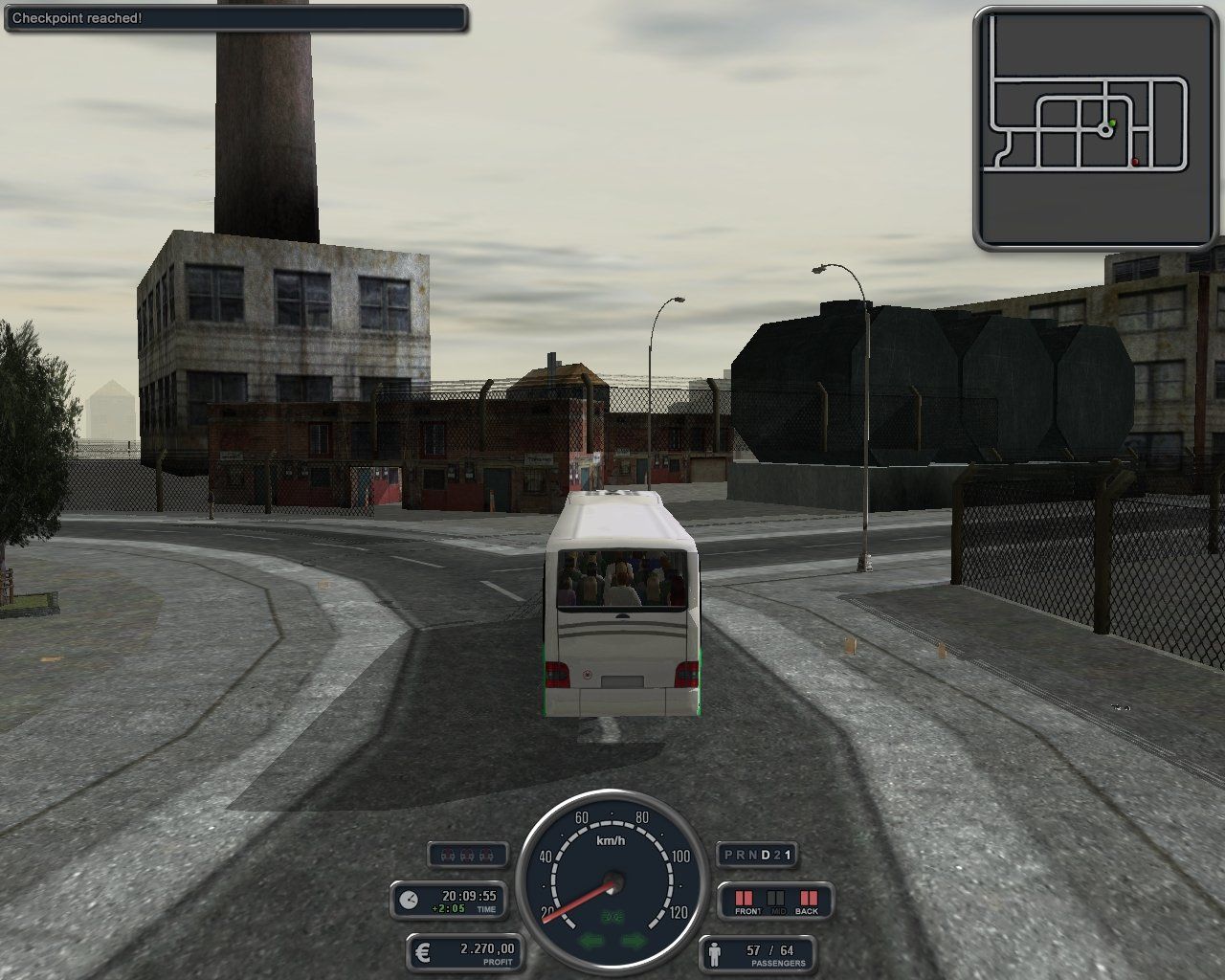Activate the right turn signal arrow
The image size is (1225, 980).
click(632, 941)
